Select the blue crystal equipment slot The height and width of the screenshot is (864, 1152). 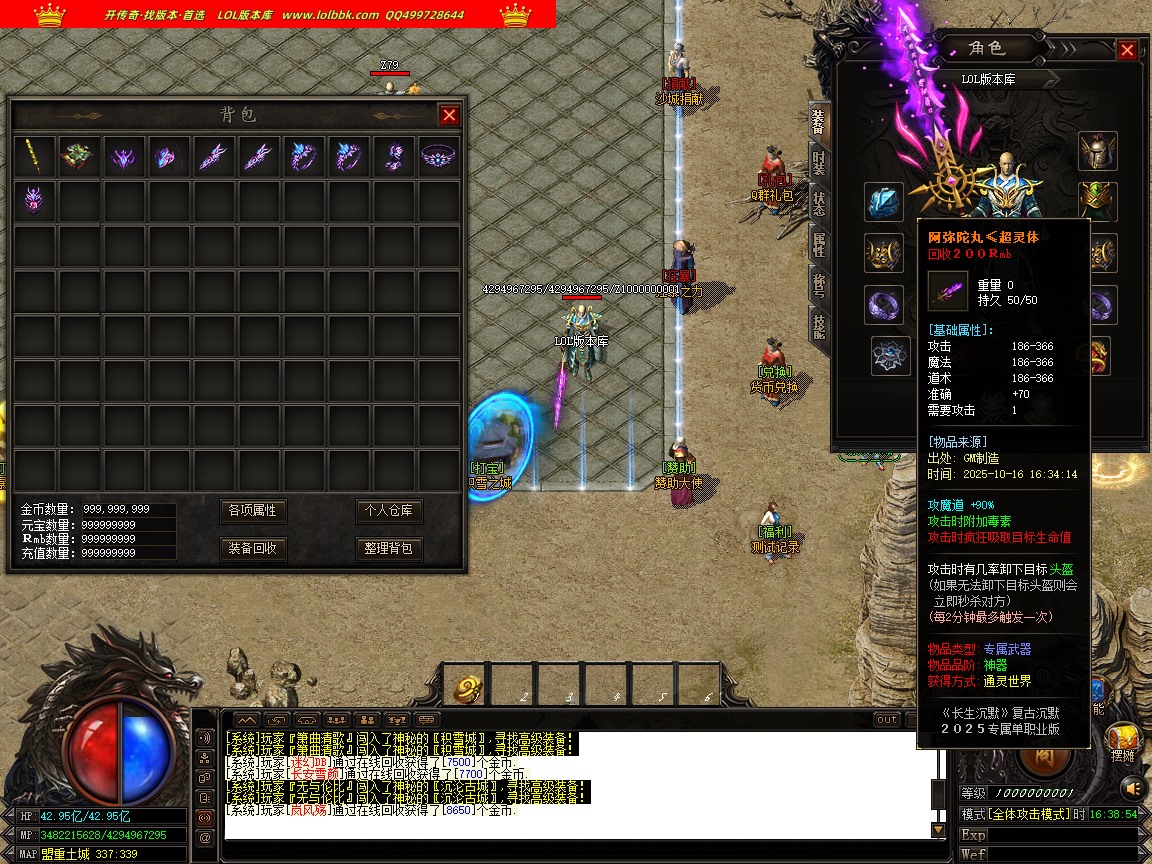pyautogui.click(x=884, y=202)
